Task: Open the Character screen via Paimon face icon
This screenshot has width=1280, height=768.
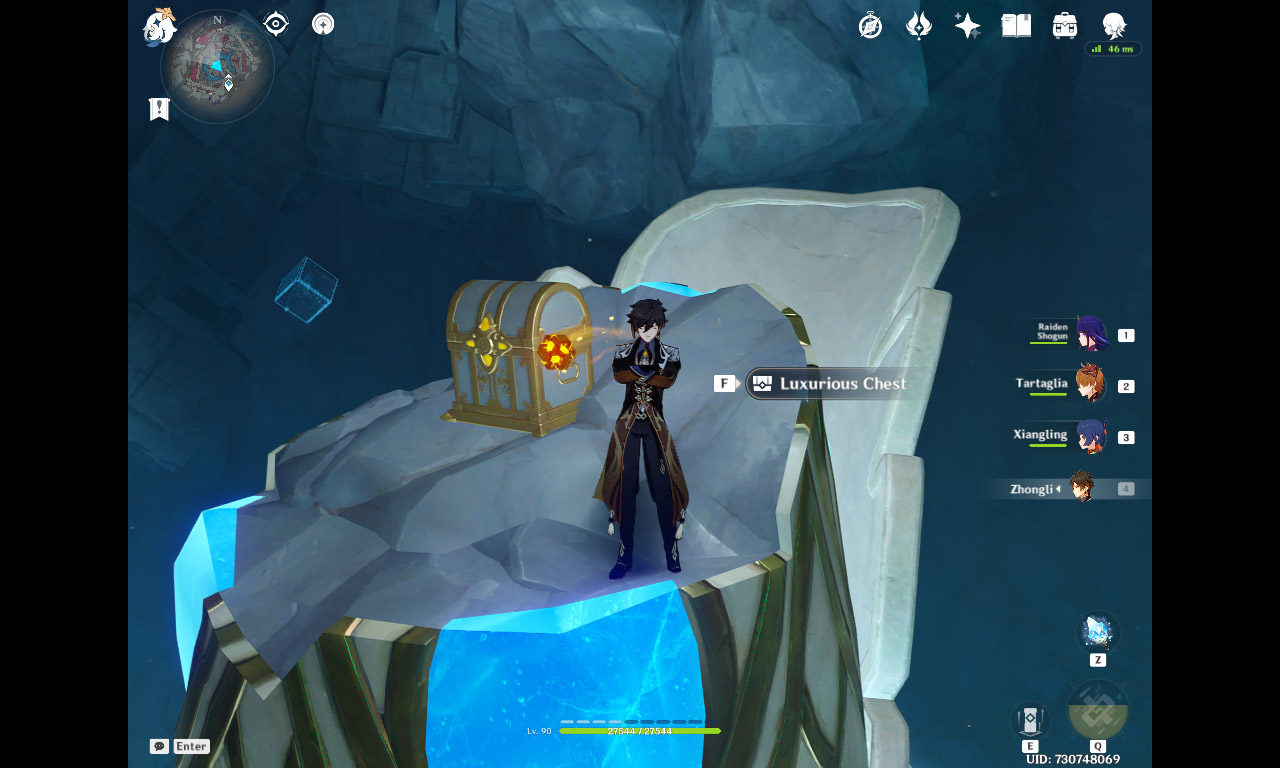Action: pos(1111,25)
